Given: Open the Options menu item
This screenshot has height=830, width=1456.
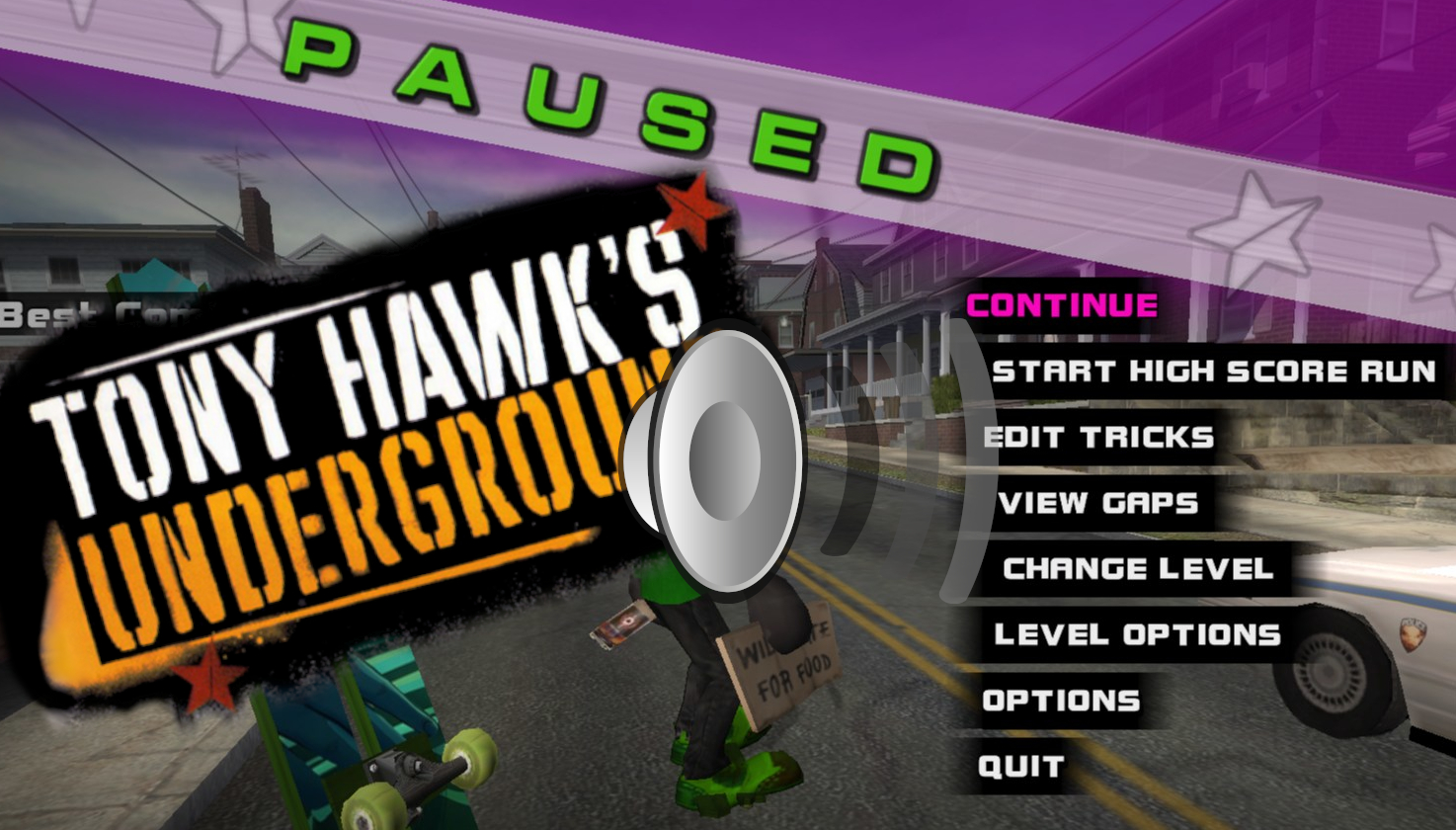Looking at the screenshot, I should [1058, 701].
